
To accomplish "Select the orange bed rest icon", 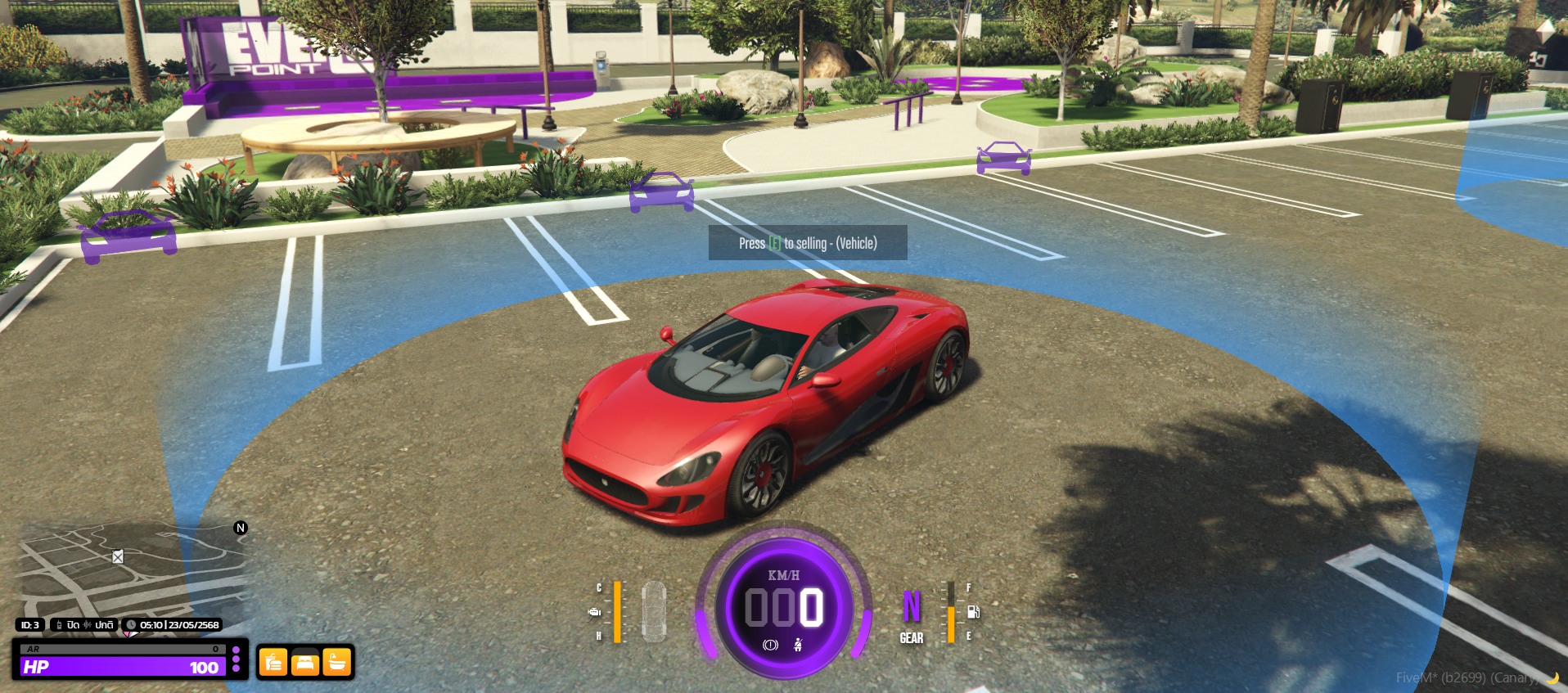I will (305, 663).
